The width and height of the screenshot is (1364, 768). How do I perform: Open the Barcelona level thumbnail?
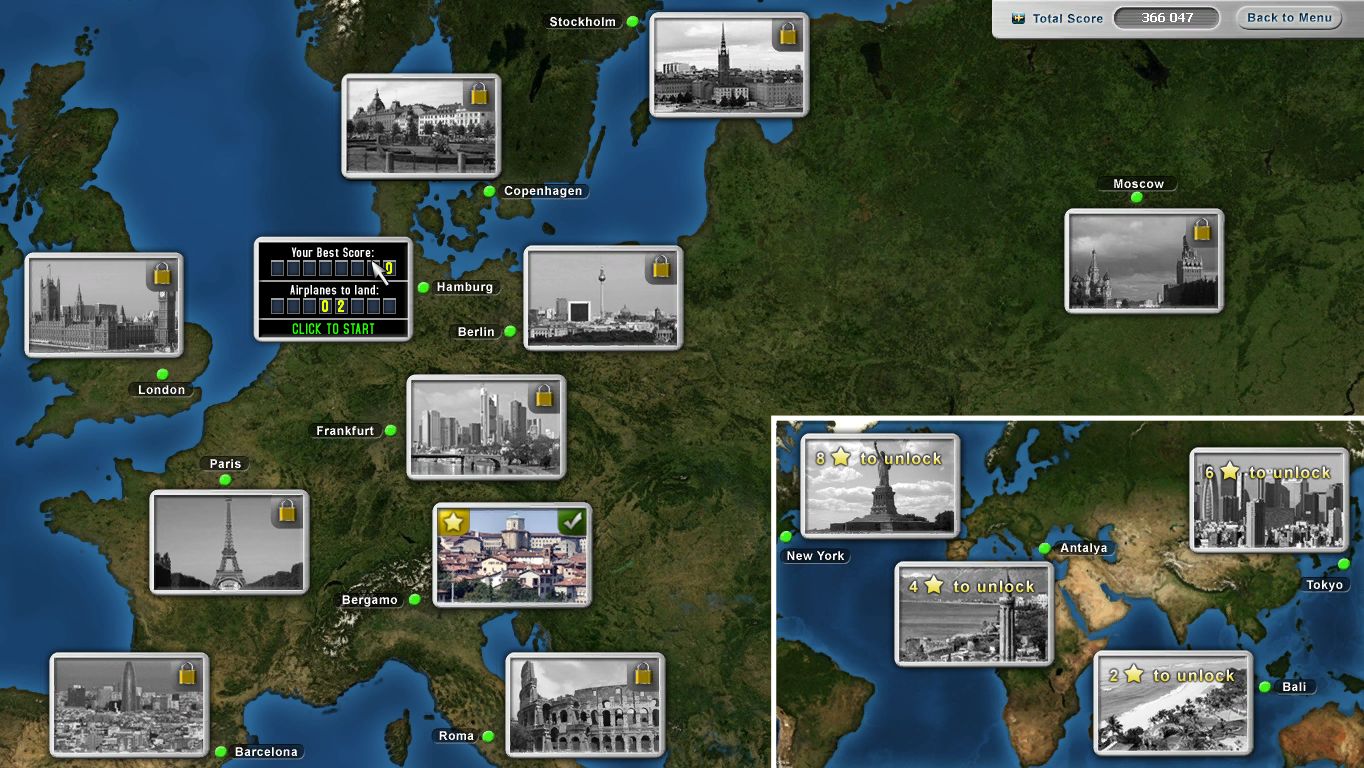coord(128,704)
